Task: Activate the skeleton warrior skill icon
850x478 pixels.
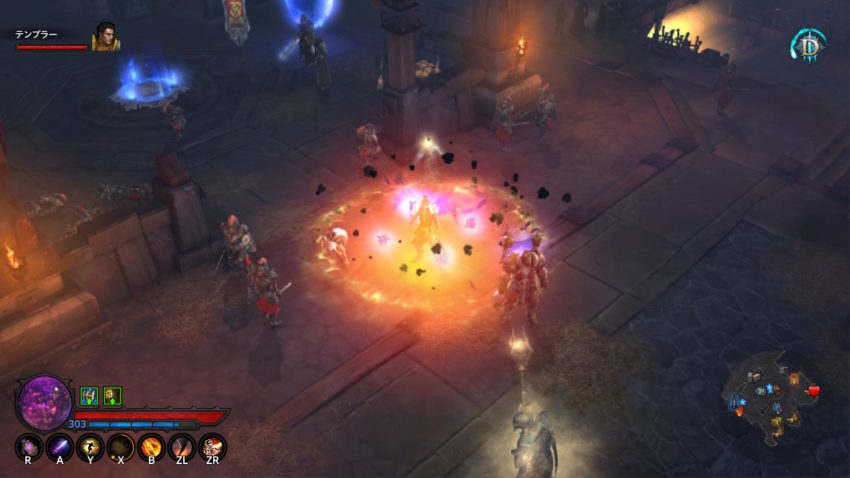Action: tap(212, 446)
